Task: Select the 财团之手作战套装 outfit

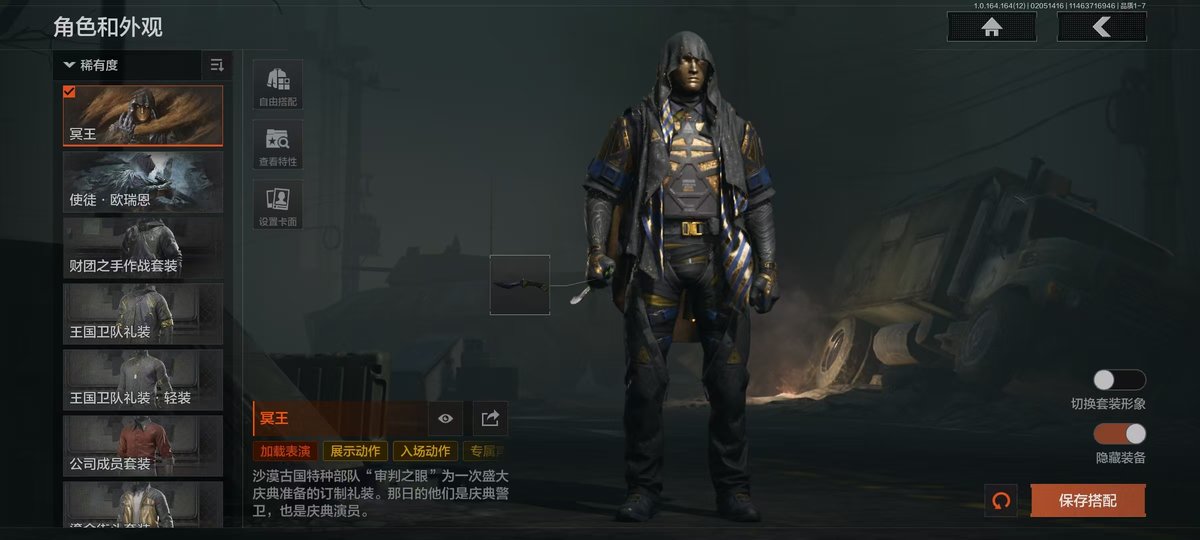Action: pyautogui.click(x=143, y=247)
